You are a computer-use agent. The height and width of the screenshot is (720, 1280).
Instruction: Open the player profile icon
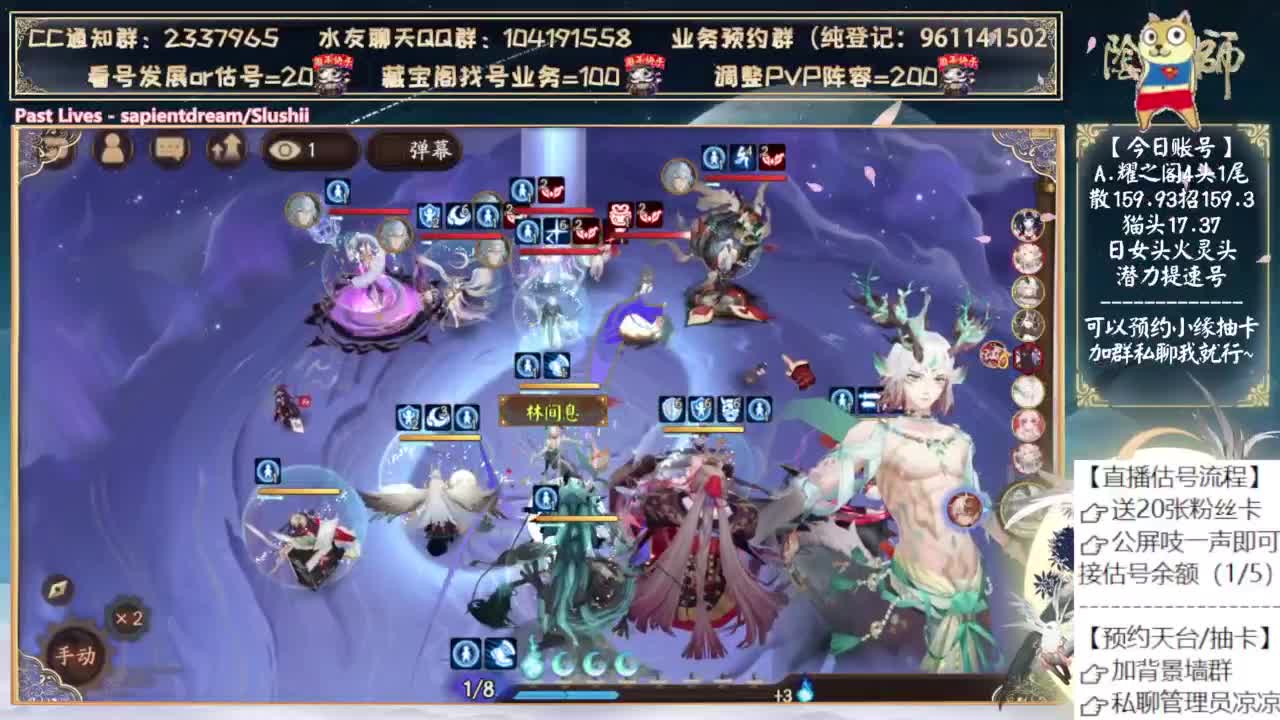[x=113, y=150]
